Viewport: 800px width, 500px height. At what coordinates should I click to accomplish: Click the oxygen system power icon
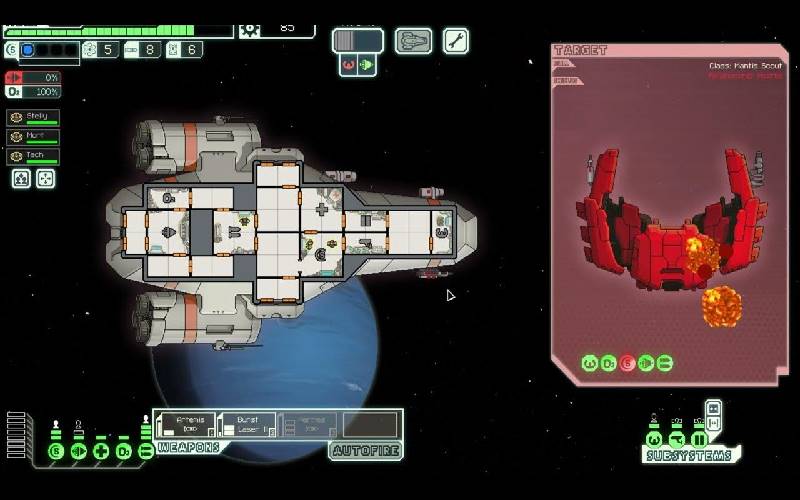pyautogui.click(x=123, y=451)
